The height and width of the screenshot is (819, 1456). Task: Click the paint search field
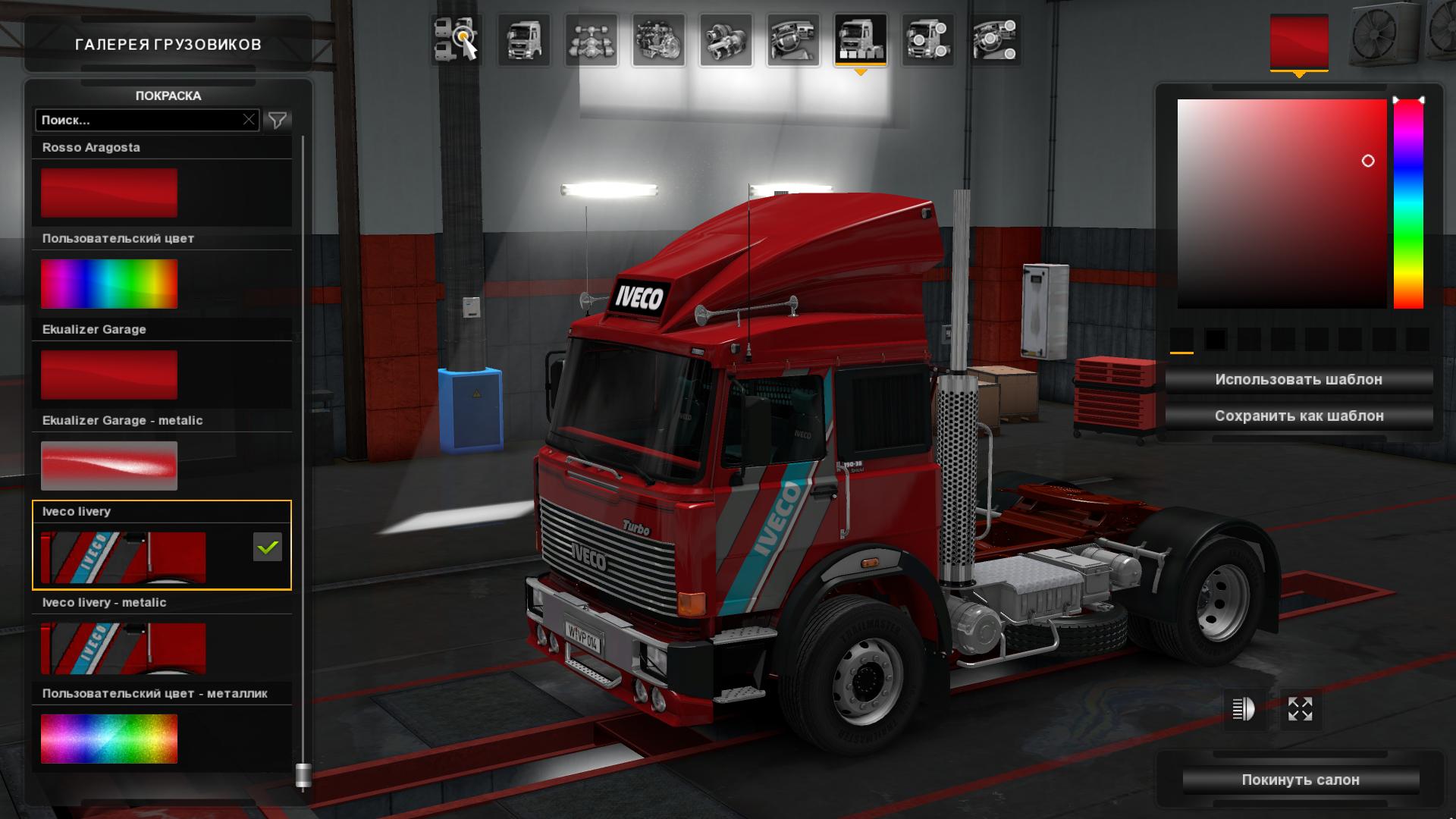138,120
